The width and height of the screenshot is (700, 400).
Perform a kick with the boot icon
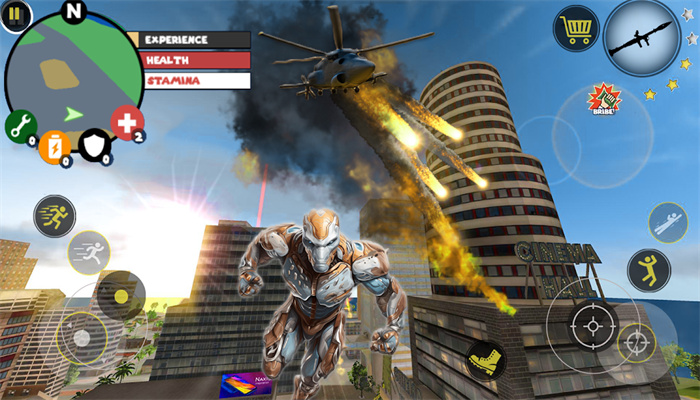pyautogui.click(x=484, y=360)
